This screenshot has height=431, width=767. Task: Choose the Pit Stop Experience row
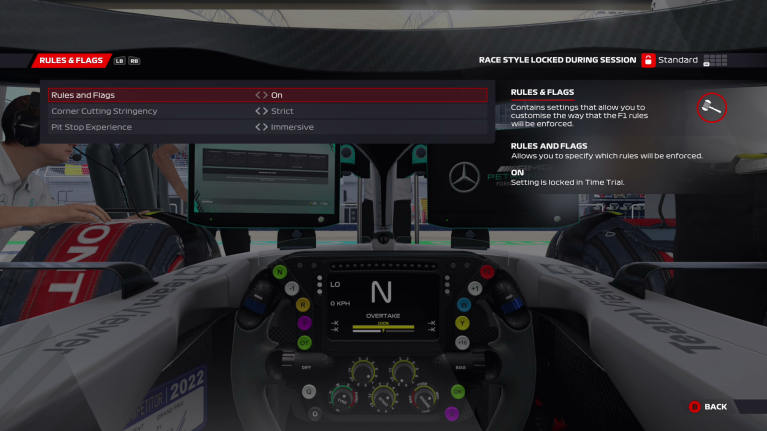[150, 127]
